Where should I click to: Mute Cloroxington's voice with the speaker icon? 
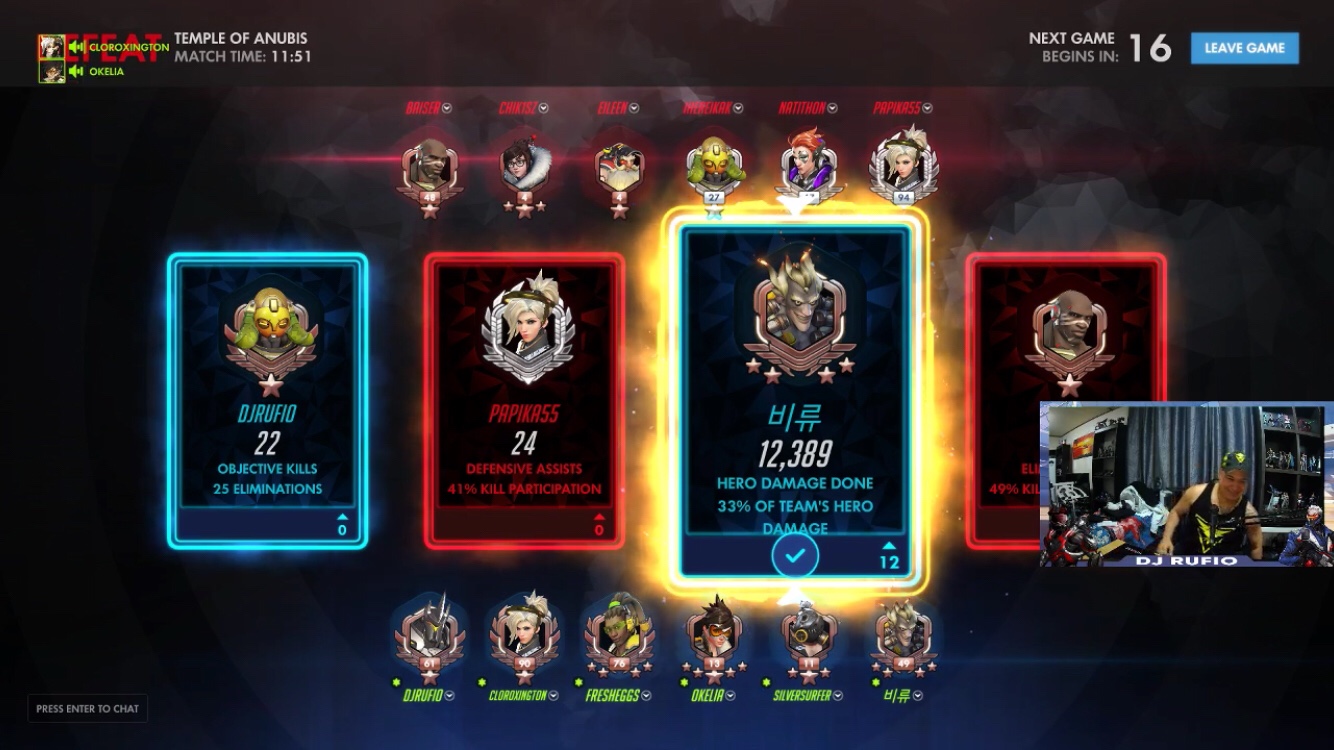pyautogui.click(x=76, y=47)
